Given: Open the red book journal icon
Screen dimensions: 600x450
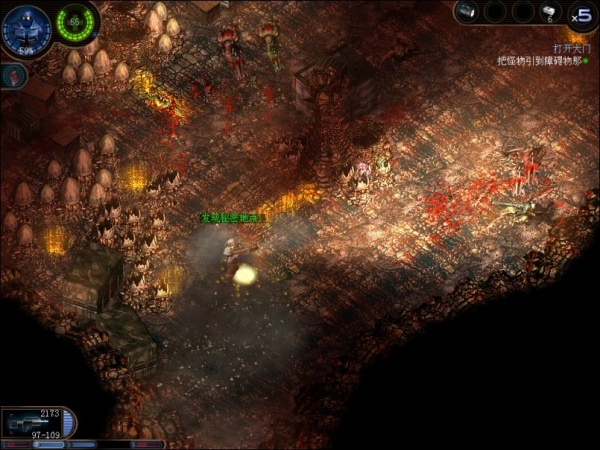Looking at the screenshot, I should [11, 75].
